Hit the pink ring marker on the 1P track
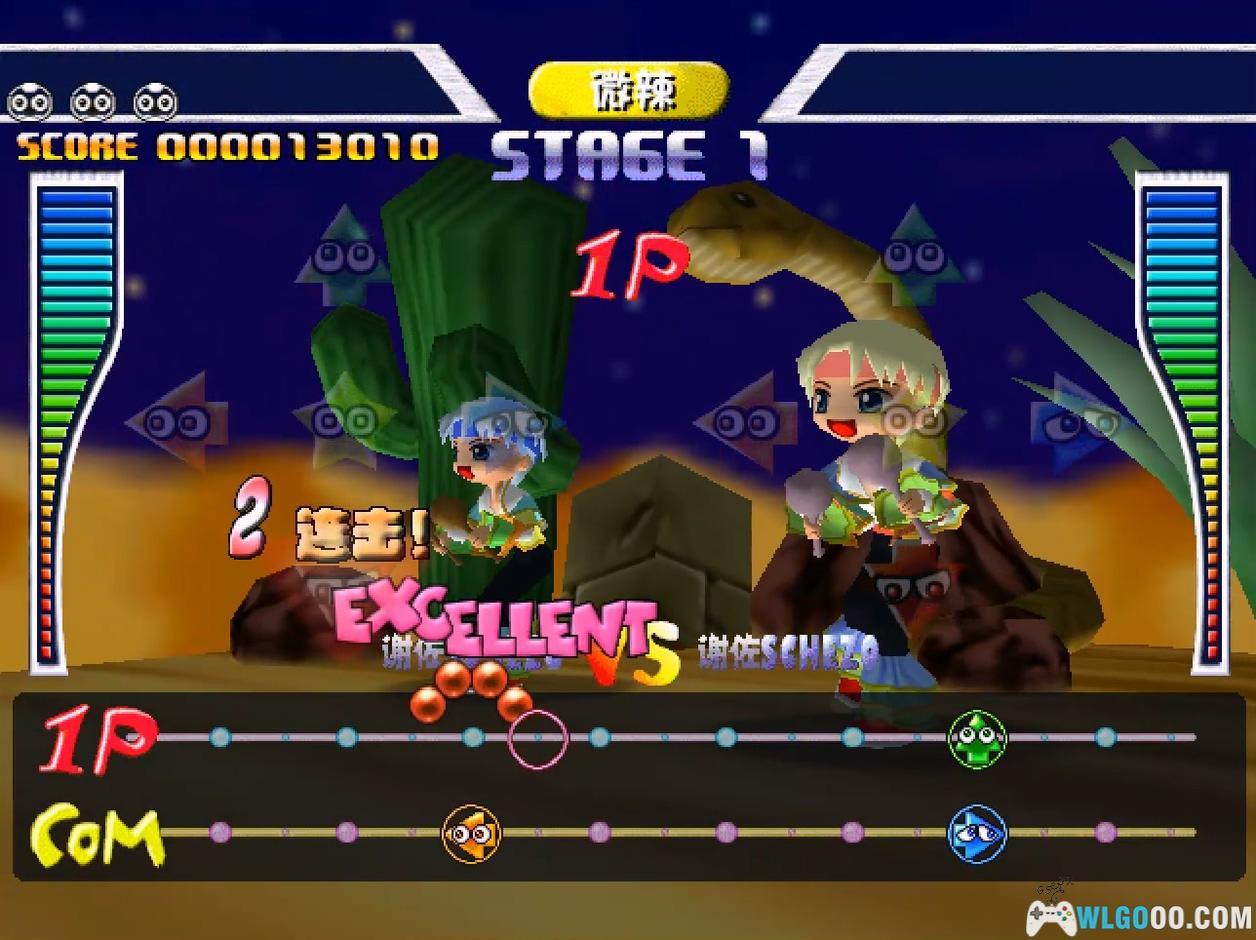1256x940 pixels. click(538, 739)
